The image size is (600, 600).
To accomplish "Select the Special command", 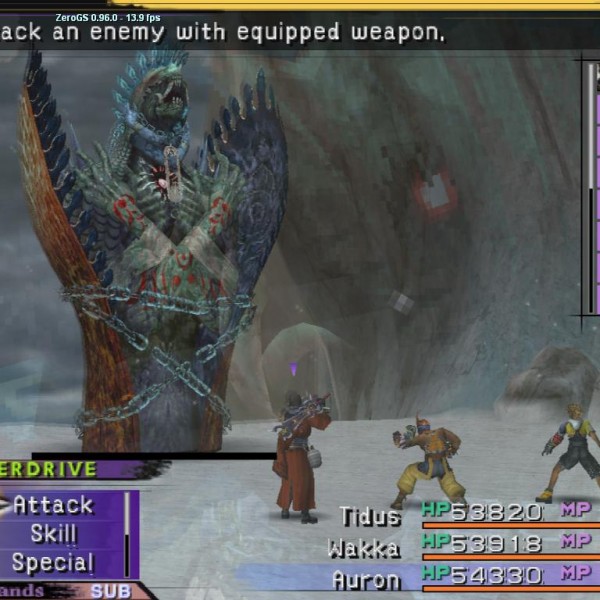I will point(53,562).
